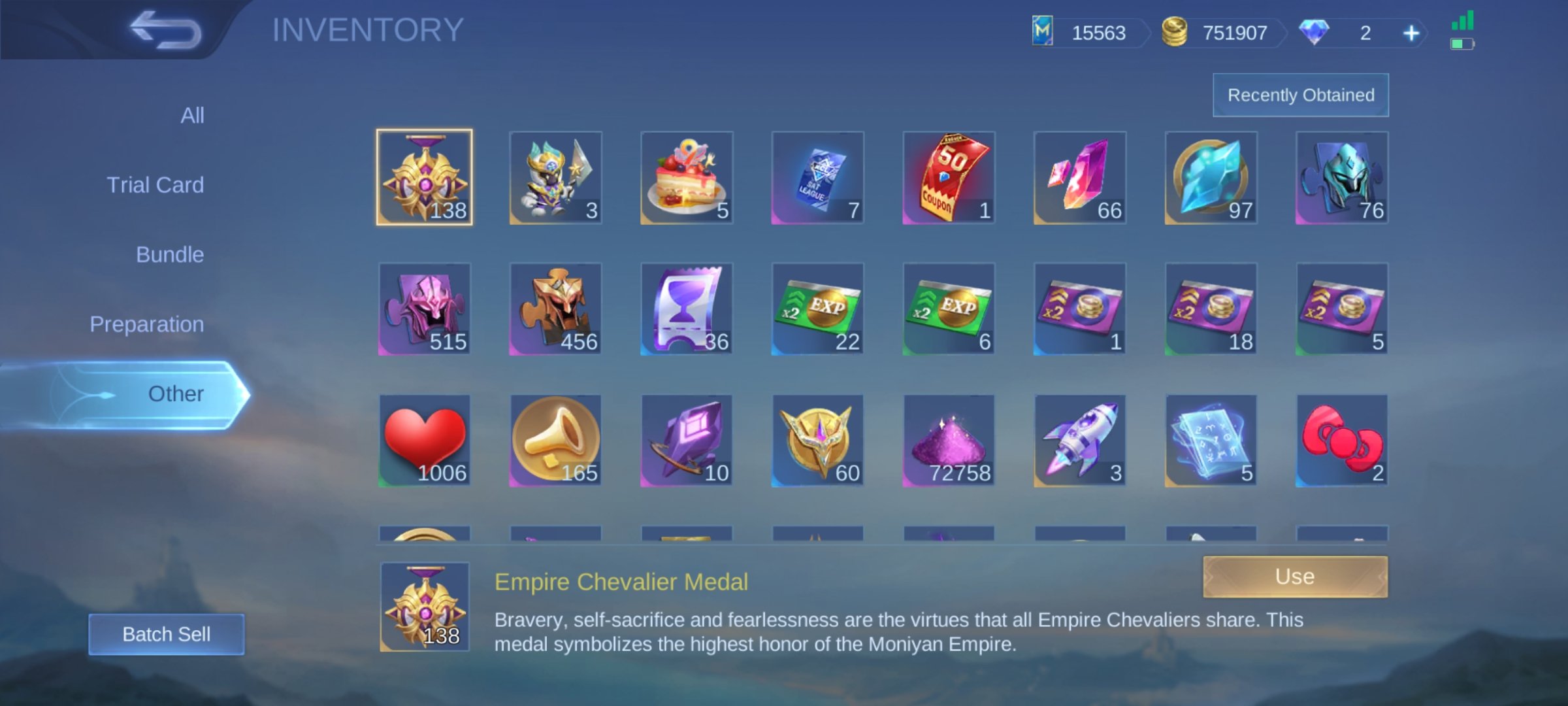
Task: Select the red Hello Kitty bow item
Action: point(1341,441)
